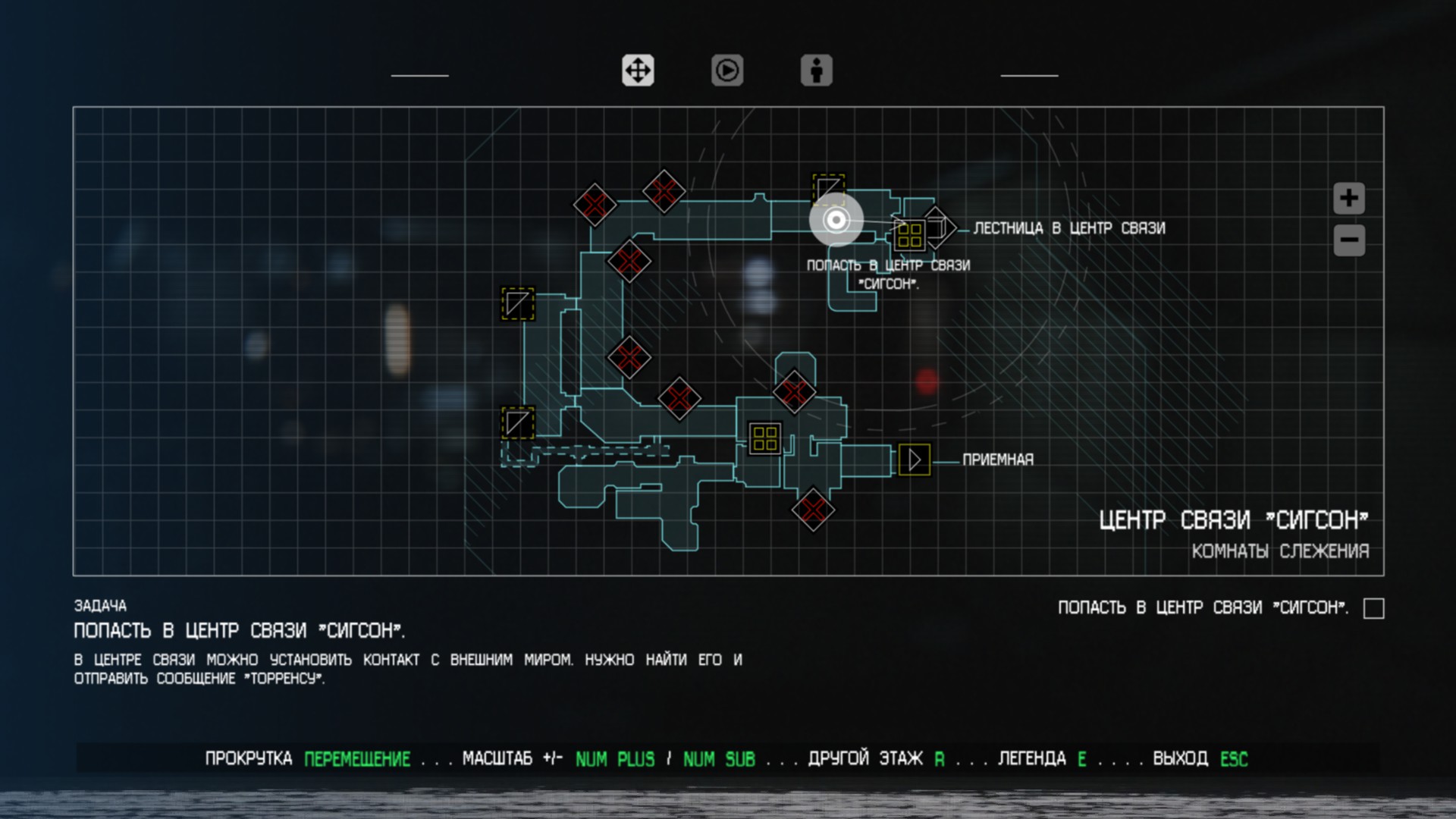Click the zoom in plus icon
Image resolution: width=1456 pixels, height=819 pixels.
1348,199
